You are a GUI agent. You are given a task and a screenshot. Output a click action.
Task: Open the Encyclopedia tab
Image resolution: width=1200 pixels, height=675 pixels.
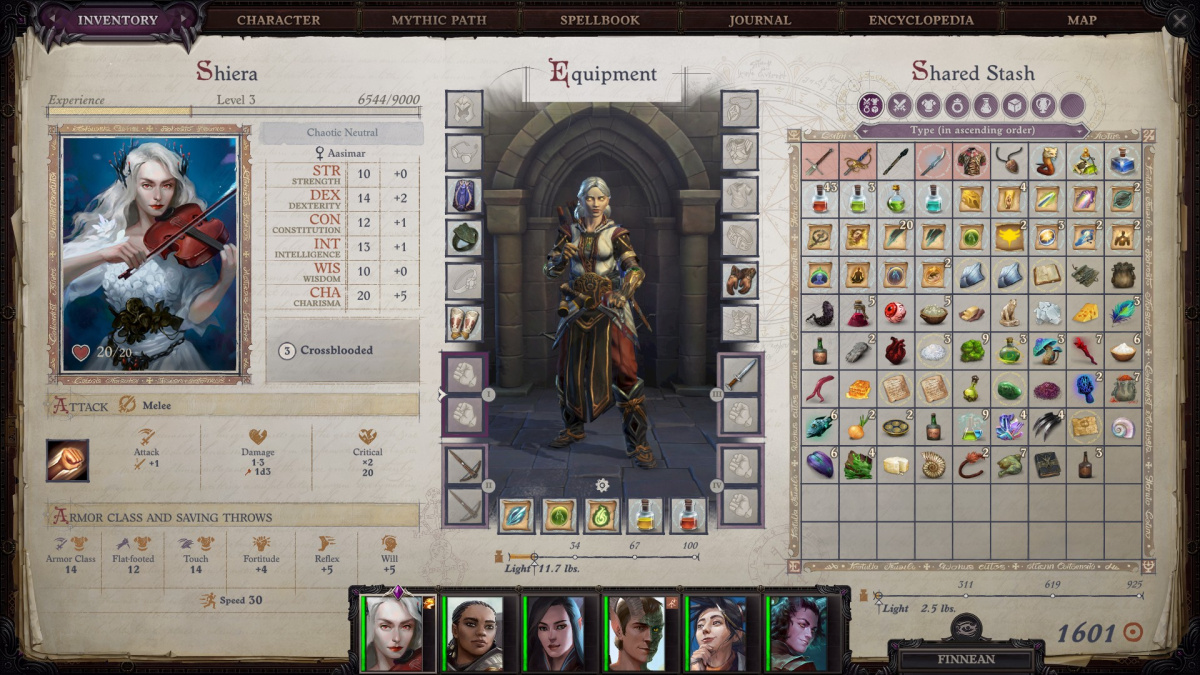pos(921,20)
